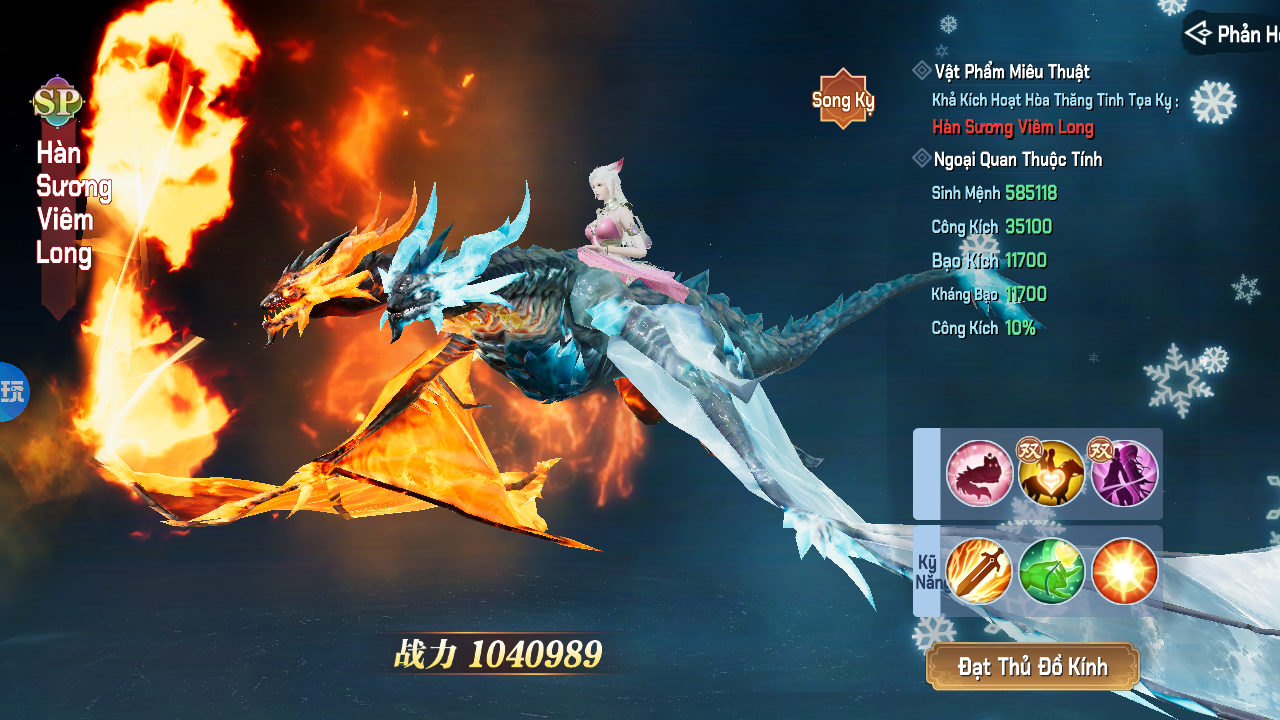View the green hand and flower skill
This screenshot has width=1280, height=720.
[x=1051, y=571]
